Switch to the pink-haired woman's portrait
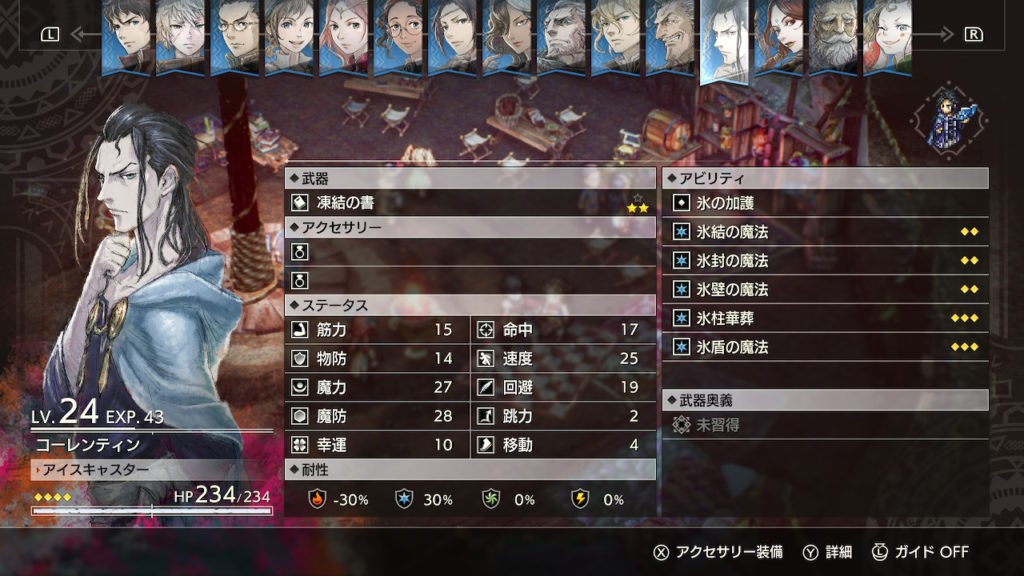The height and width of the screenshot is (576, 1024). 343,34
